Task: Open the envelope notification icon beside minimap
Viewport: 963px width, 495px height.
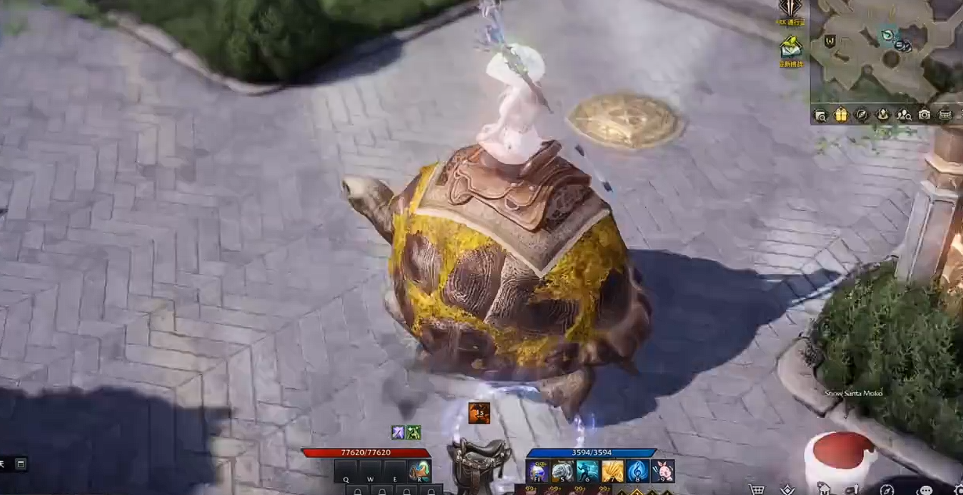Action: (x=791, y=46)
